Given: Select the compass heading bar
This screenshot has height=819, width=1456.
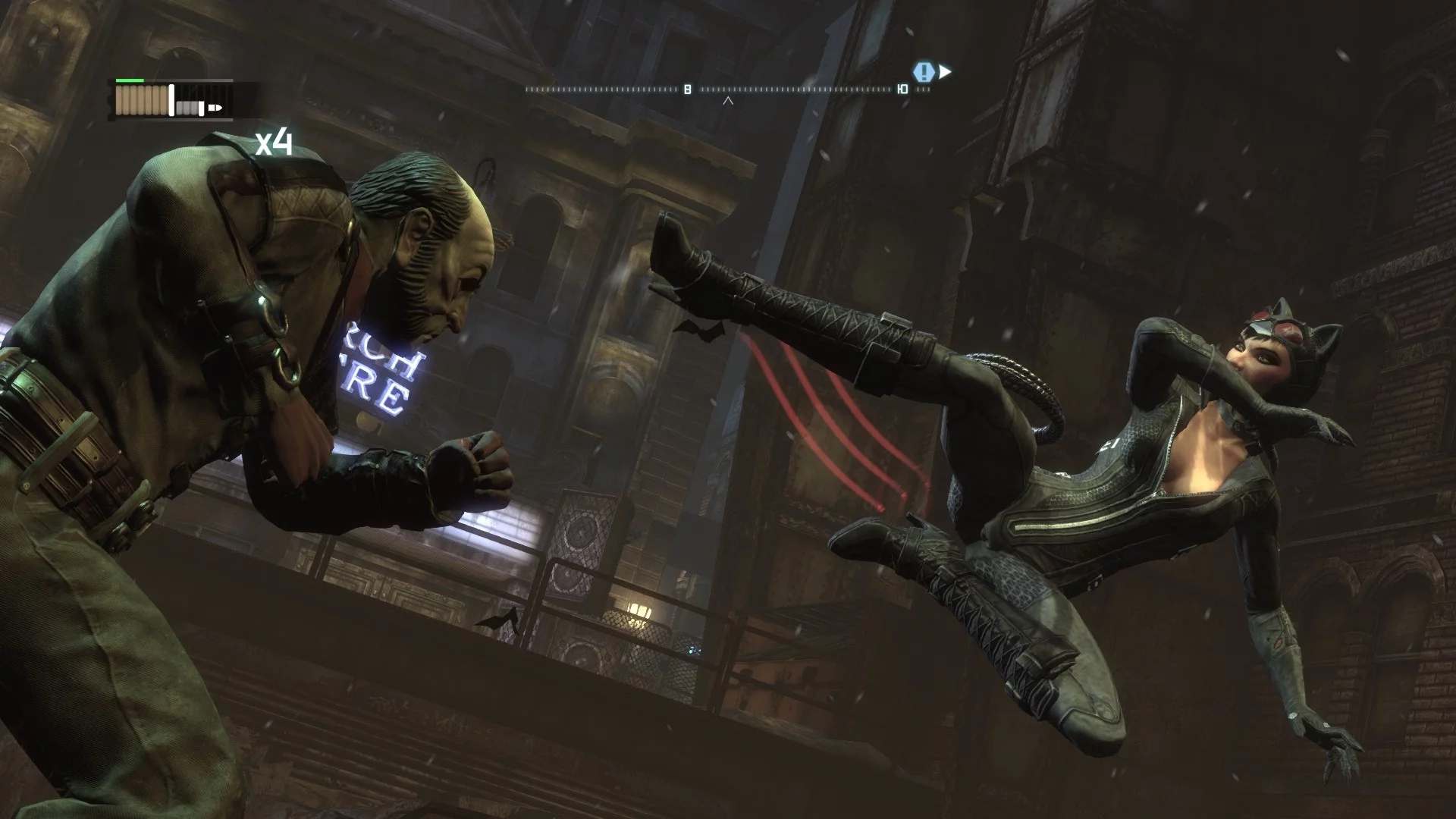Looking at the screenshot, I should pos(728,89).
